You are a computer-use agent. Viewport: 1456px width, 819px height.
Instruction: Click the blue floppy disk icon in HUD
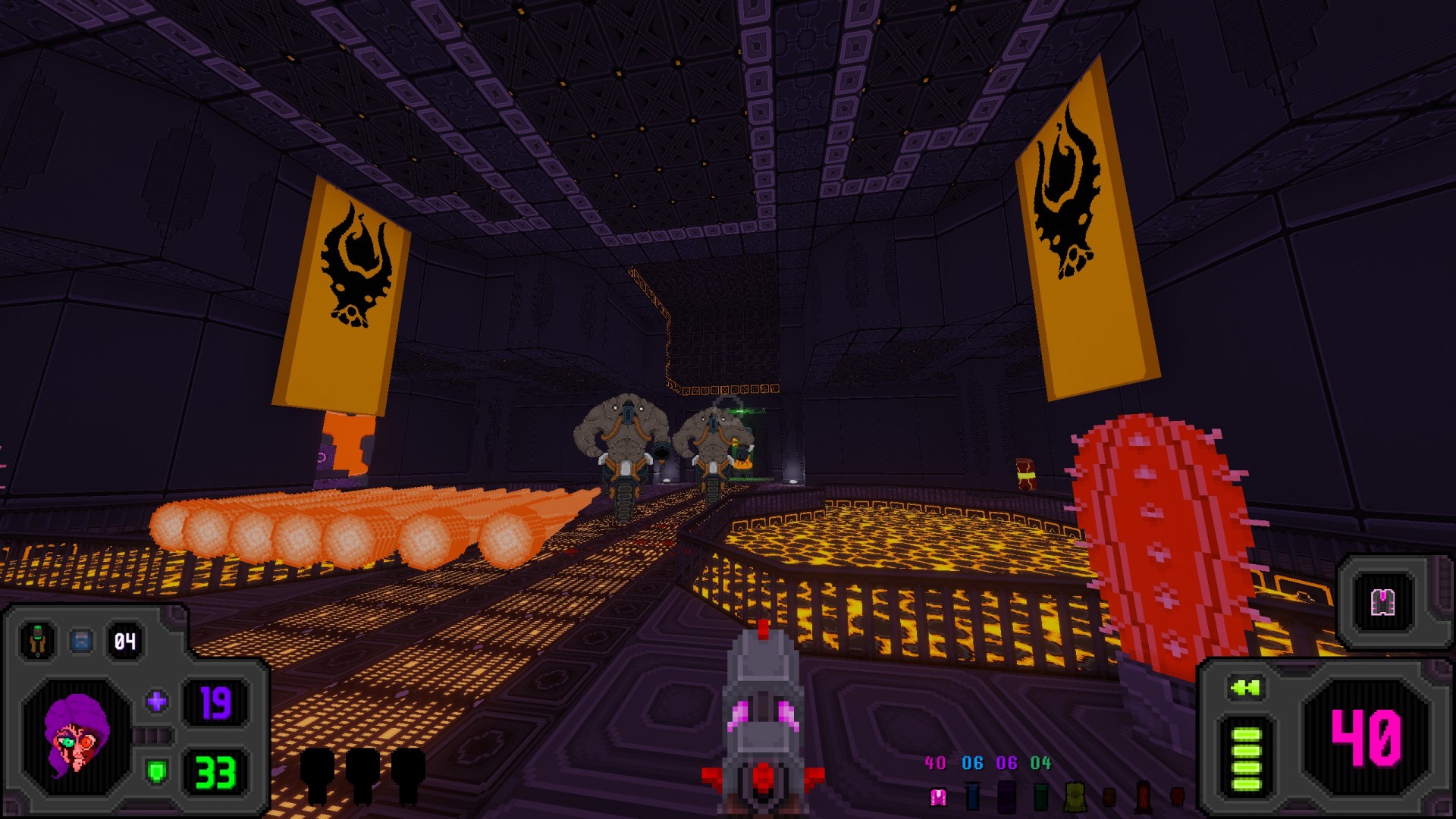[x=81, y=639]
